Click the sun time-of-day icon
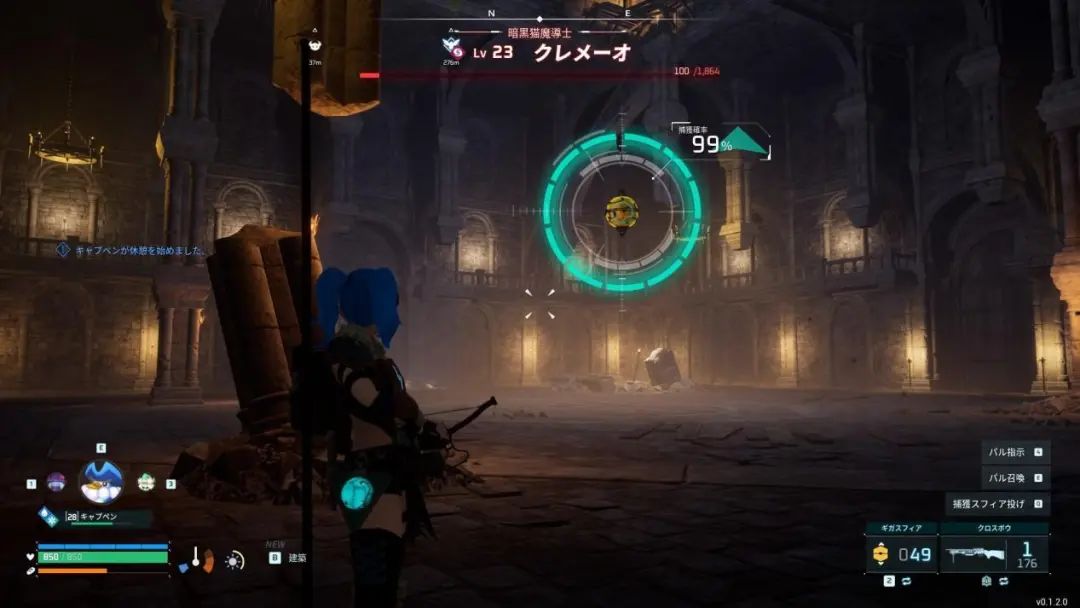This screenshot has width=1080, height=608. pos(235,560)
